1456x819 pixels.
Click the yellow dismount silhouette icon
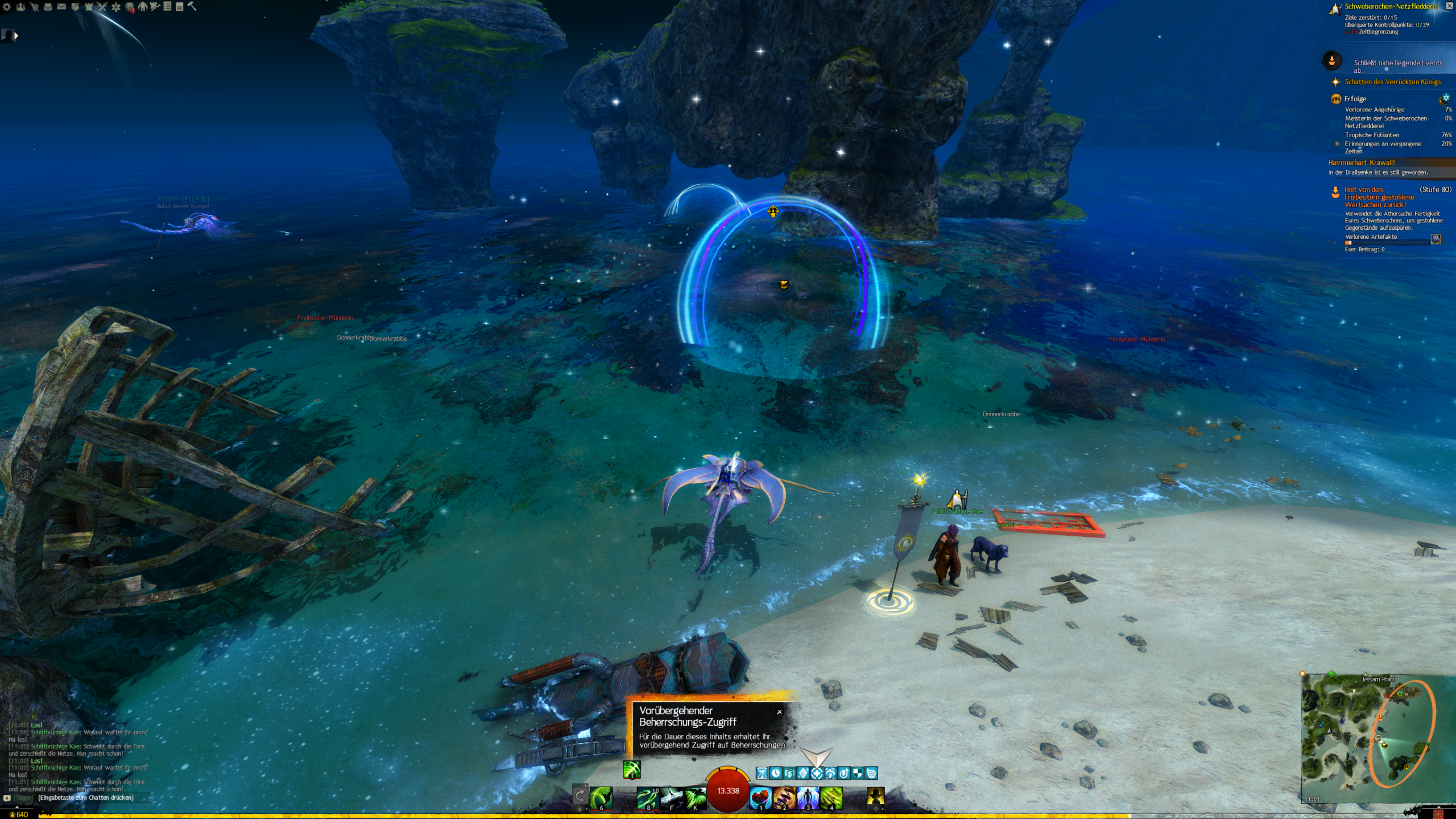click(x=875, y=797)
